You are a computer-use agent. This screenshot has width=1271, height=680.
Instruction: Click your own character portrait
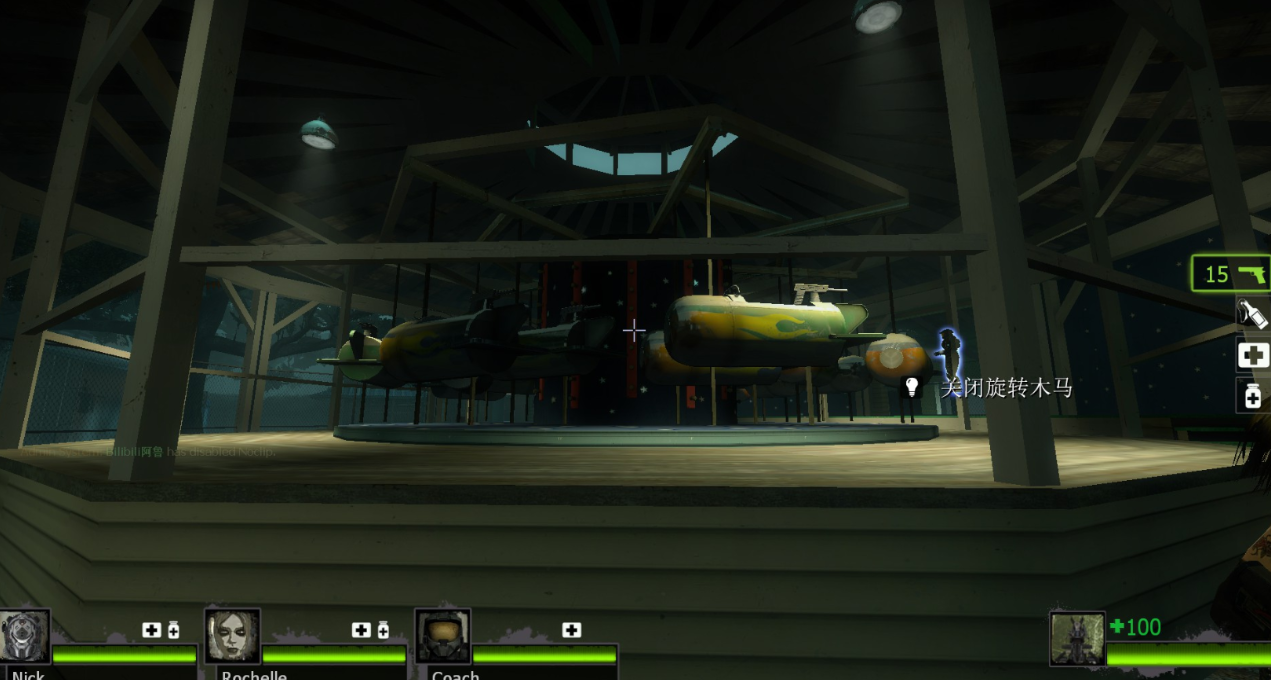(1077, 638)
